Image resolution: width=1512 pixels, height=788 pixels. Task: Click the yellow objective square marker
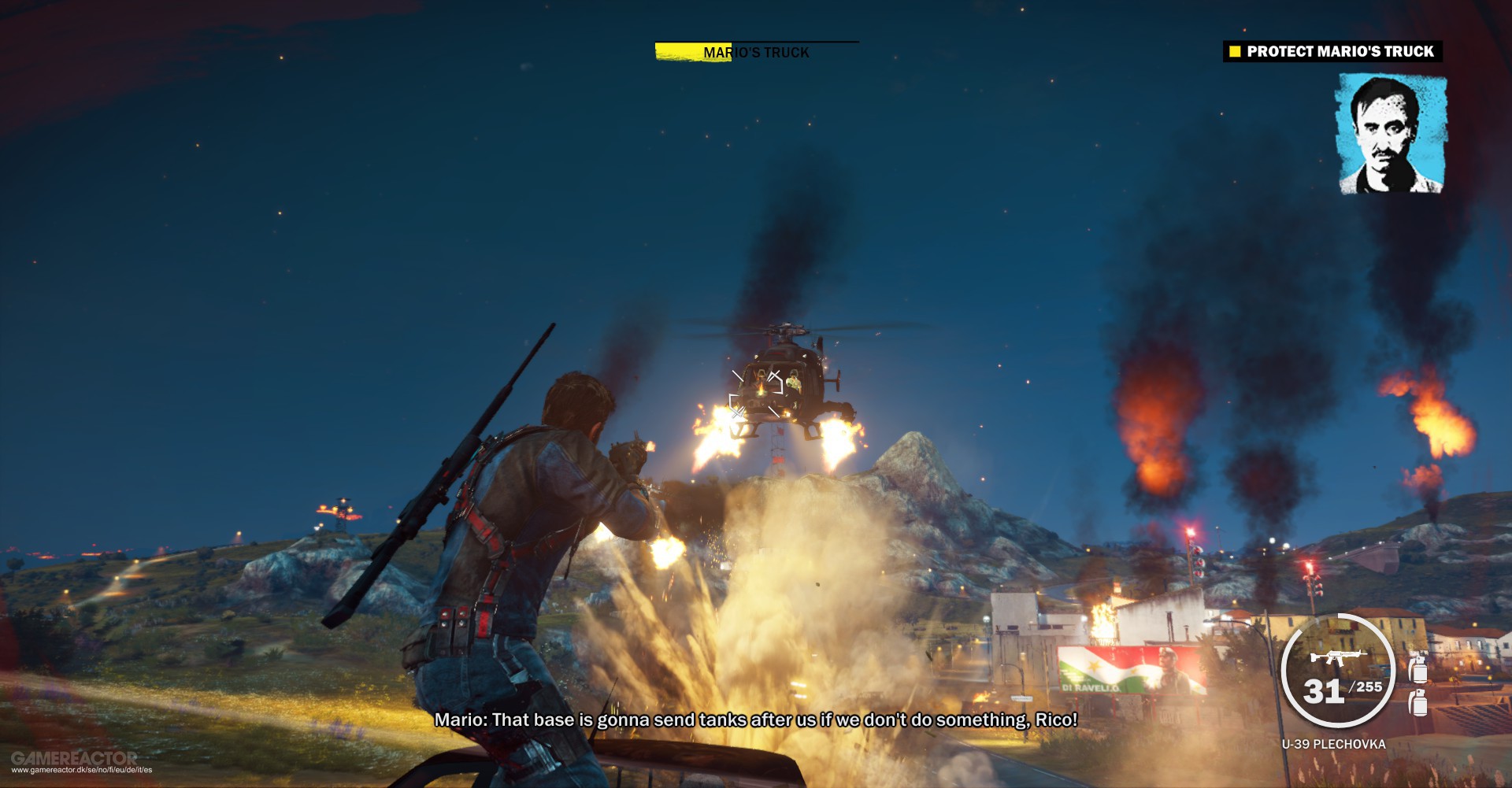point(1233,51)
